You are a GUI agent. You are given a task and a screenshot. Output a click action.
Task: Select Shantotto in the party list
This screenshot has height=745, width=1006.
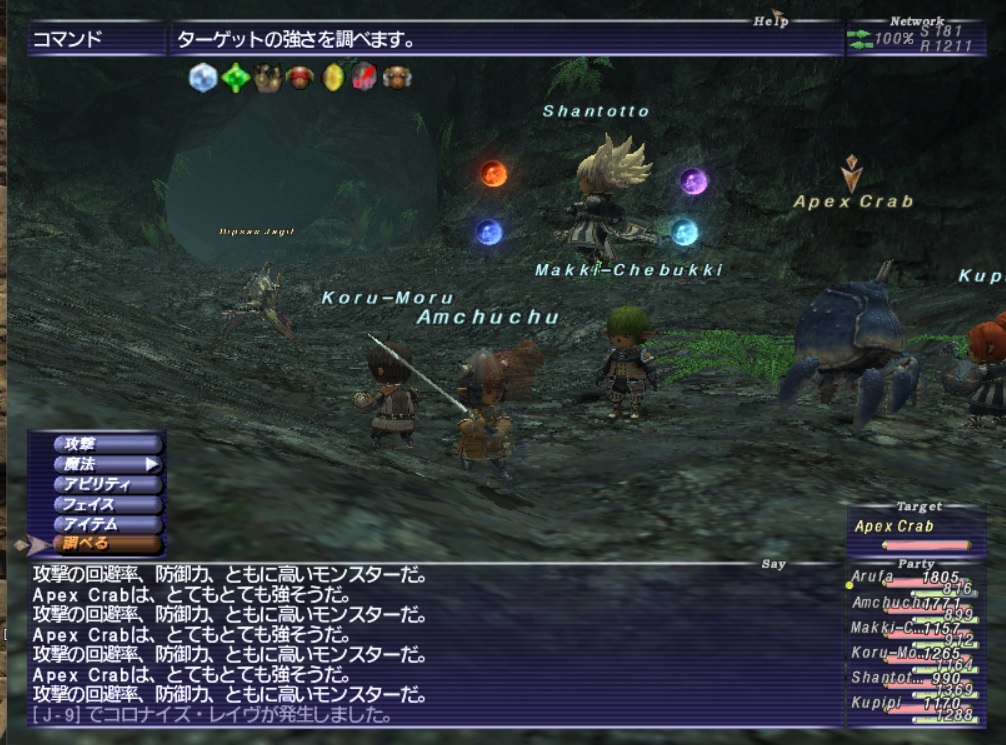coord(903,679)
